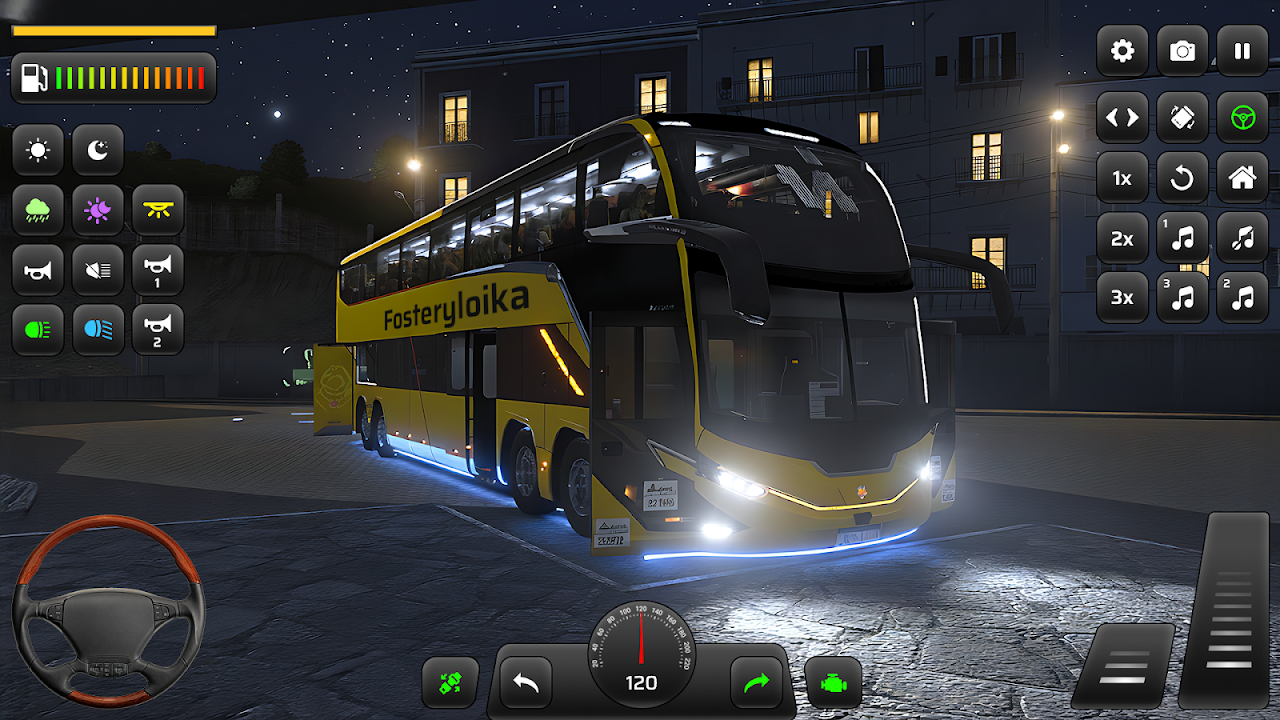The height and width of the screenshot is (720, 1280).
Task: Play music track 3
Action: coord(1182,297)
